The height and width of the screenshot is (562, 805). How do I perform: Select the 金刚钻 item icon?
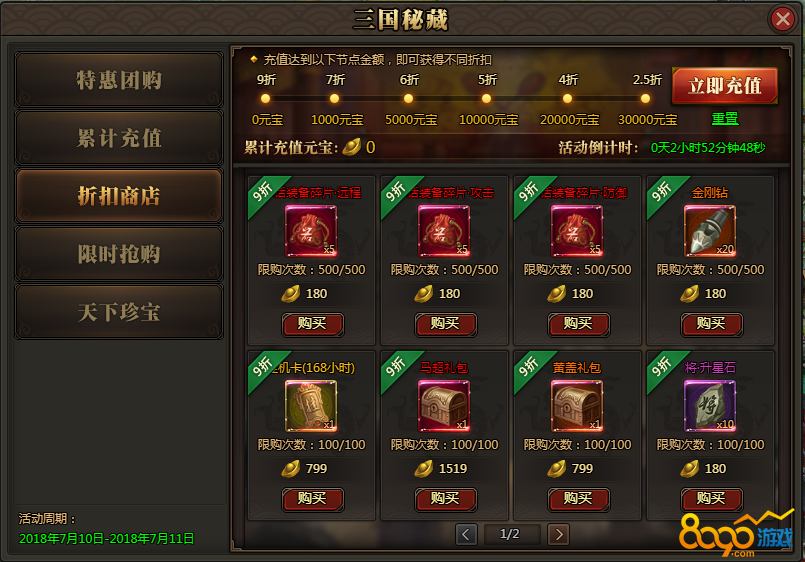[x=710, y=231]
